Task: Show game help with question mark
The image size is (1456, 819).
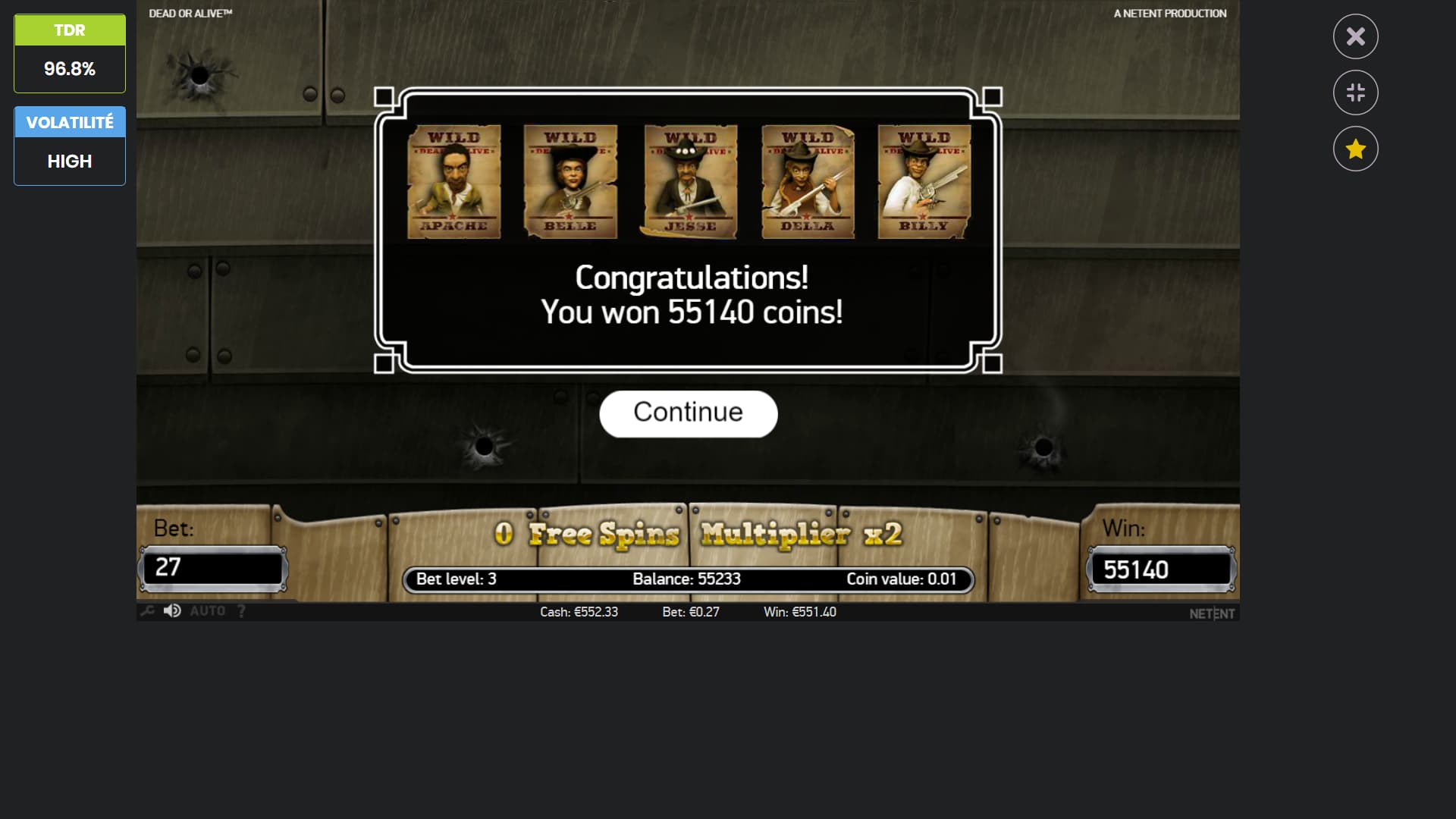Action: (241, 611)
